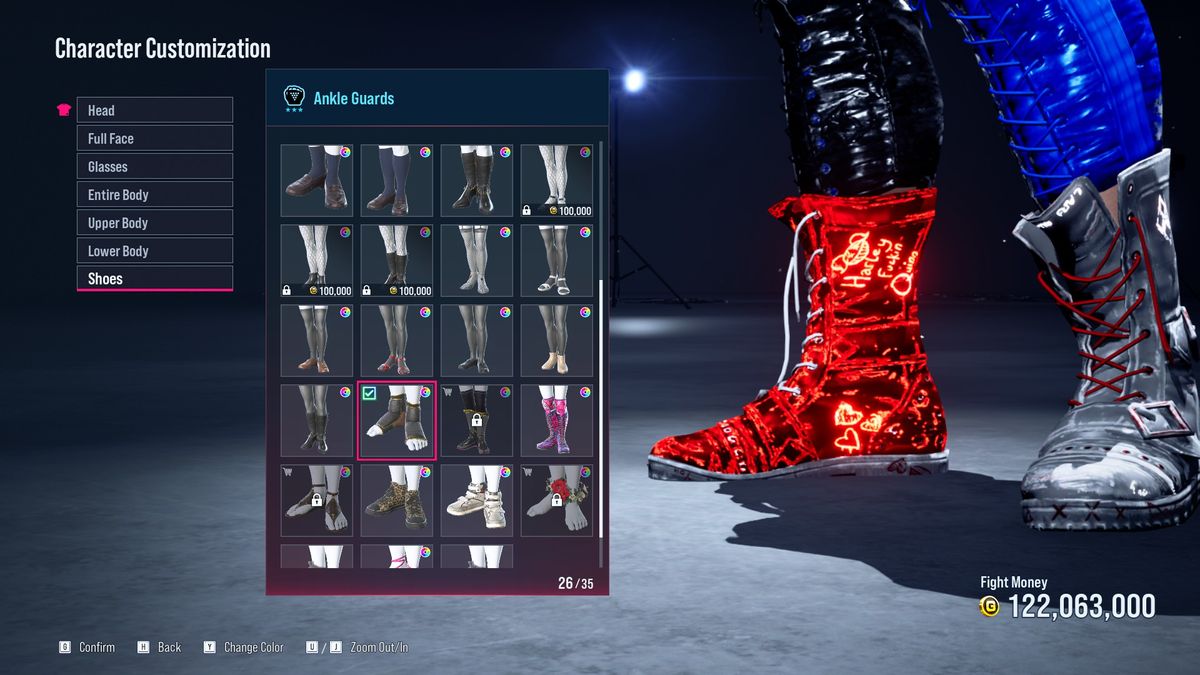This screenshot has width=1200, height=675.
Task: Select the red heels with grey stockings
Action: [x=397, y=341]
